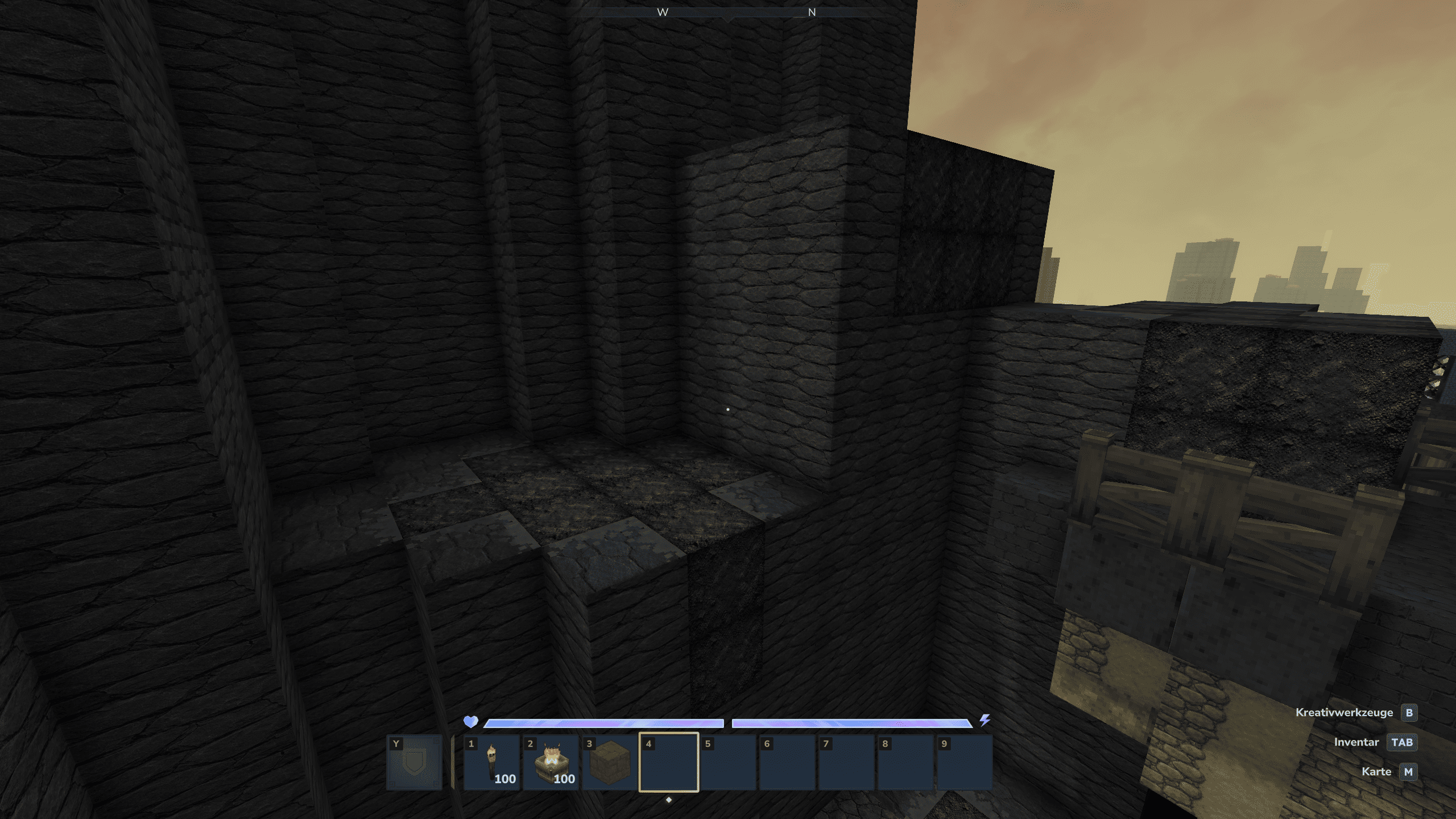Choose the stone brick block slot

(610, 762)
